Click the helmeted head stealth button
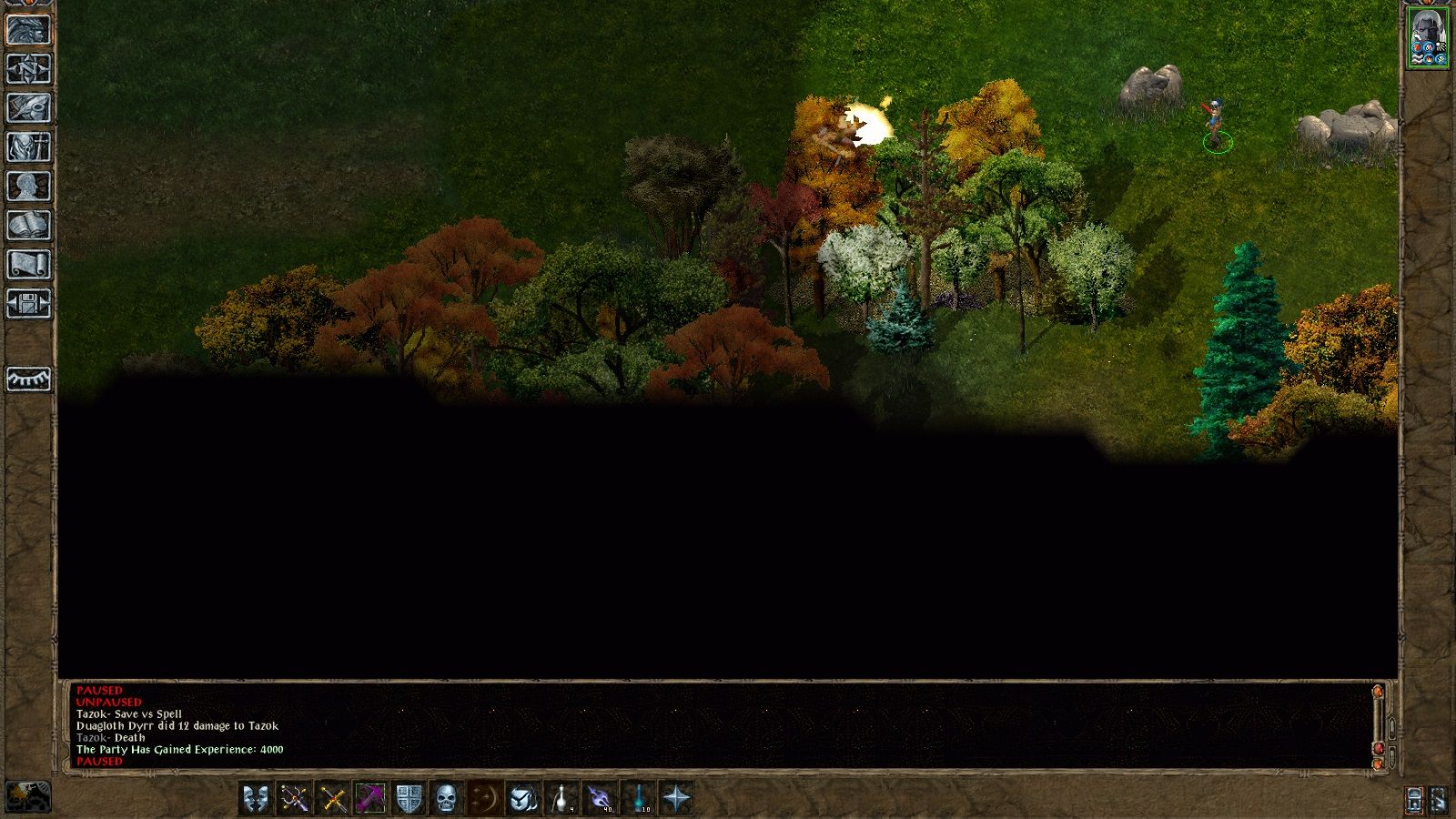 523,799
